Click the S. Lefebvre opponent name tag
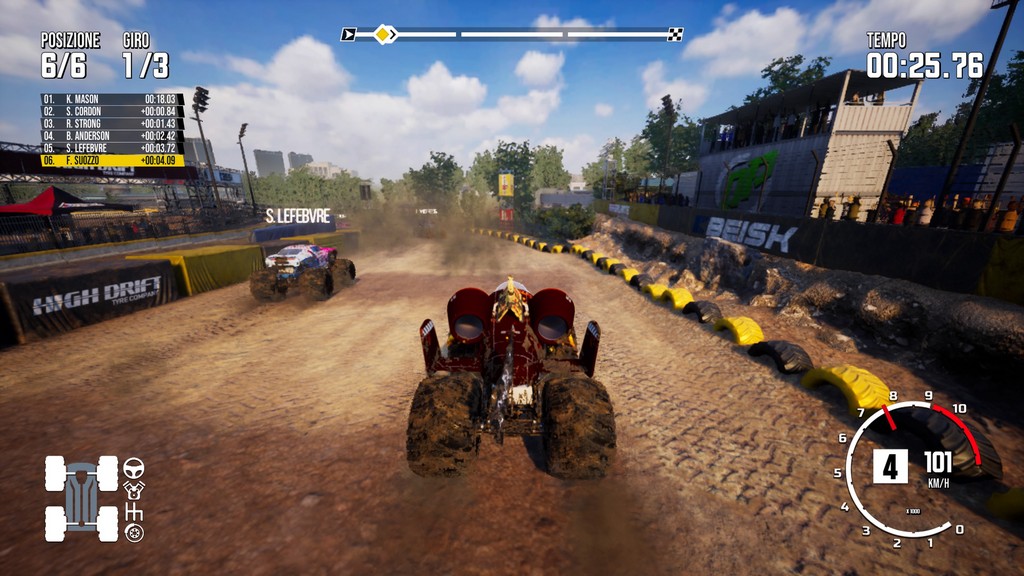1024x576 pixels. pyautogui.click(x=297, y=216)
